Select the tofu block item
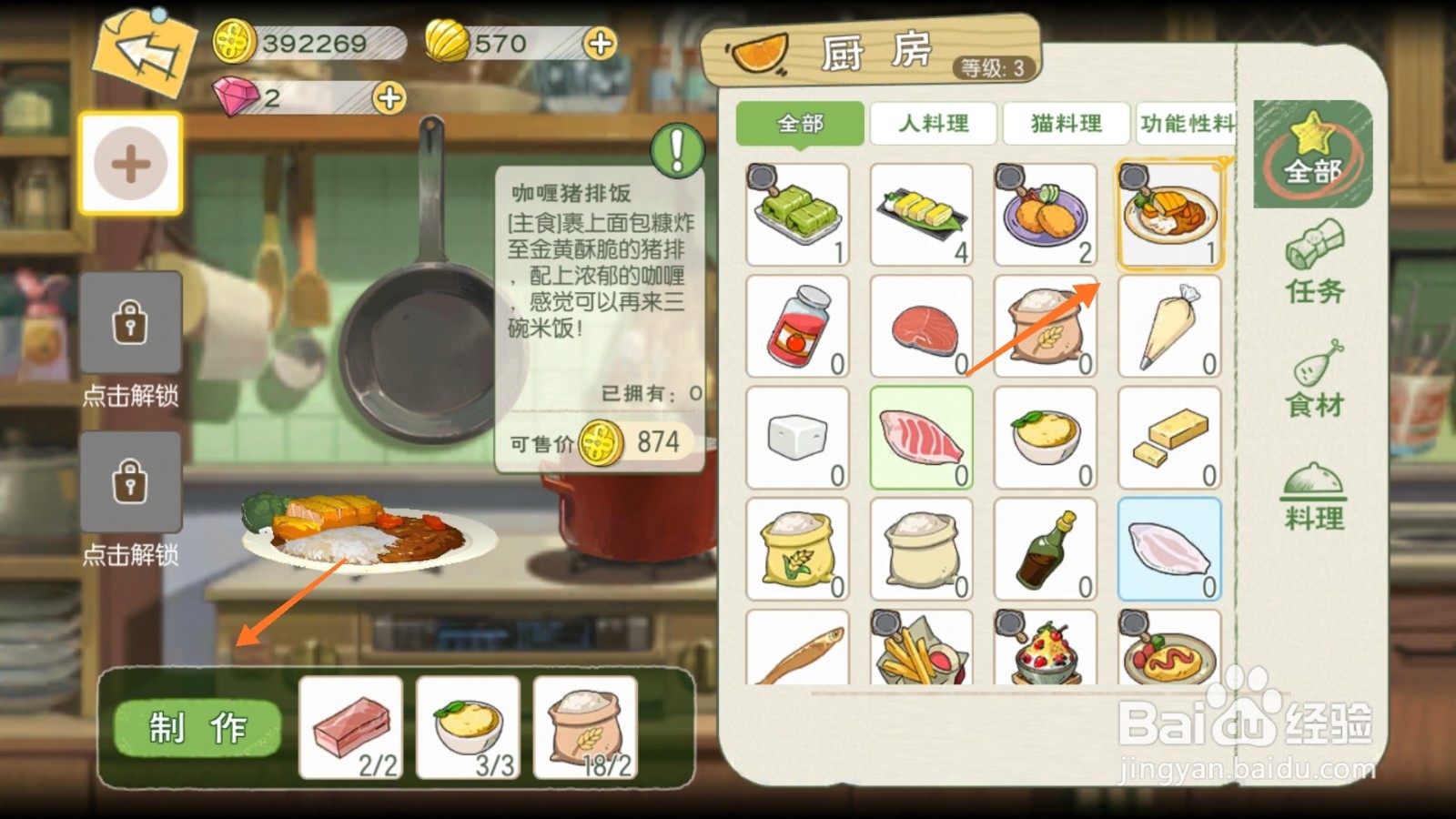This screenshot has width=1456, height=819. click(x=797, y=437)
